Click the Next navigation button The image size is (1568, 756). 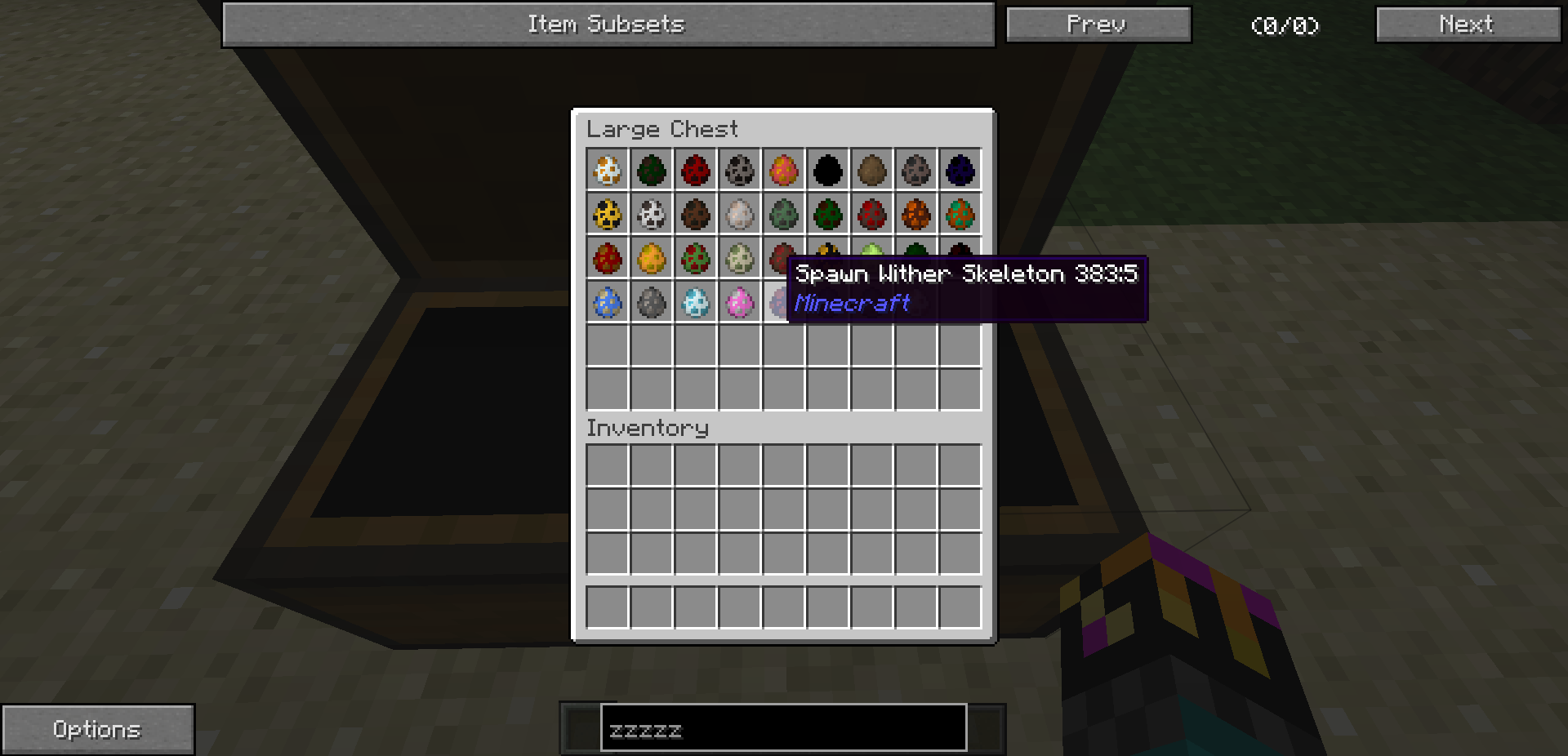[1468, 24]
